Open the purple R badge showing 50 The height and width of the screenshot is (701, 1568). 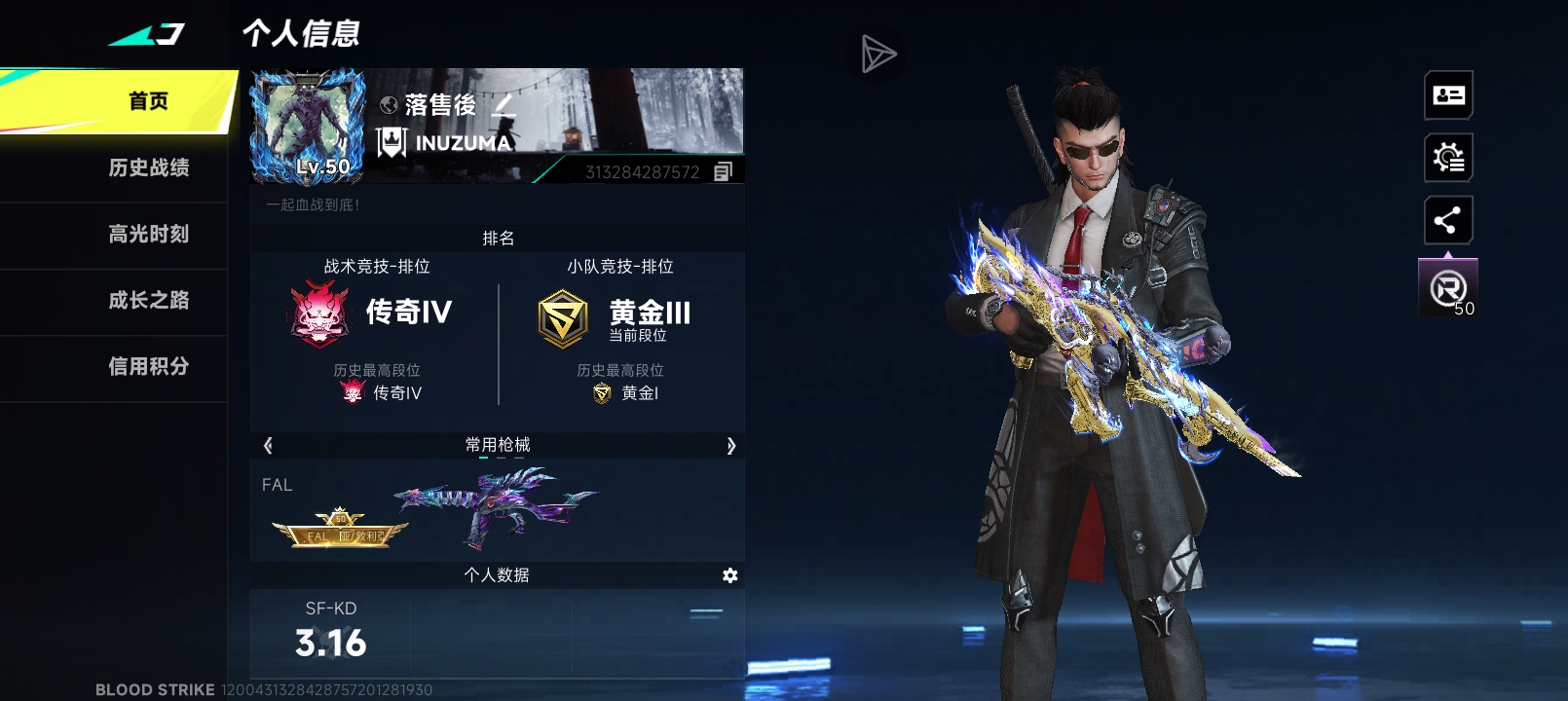tap(1448, 287)
